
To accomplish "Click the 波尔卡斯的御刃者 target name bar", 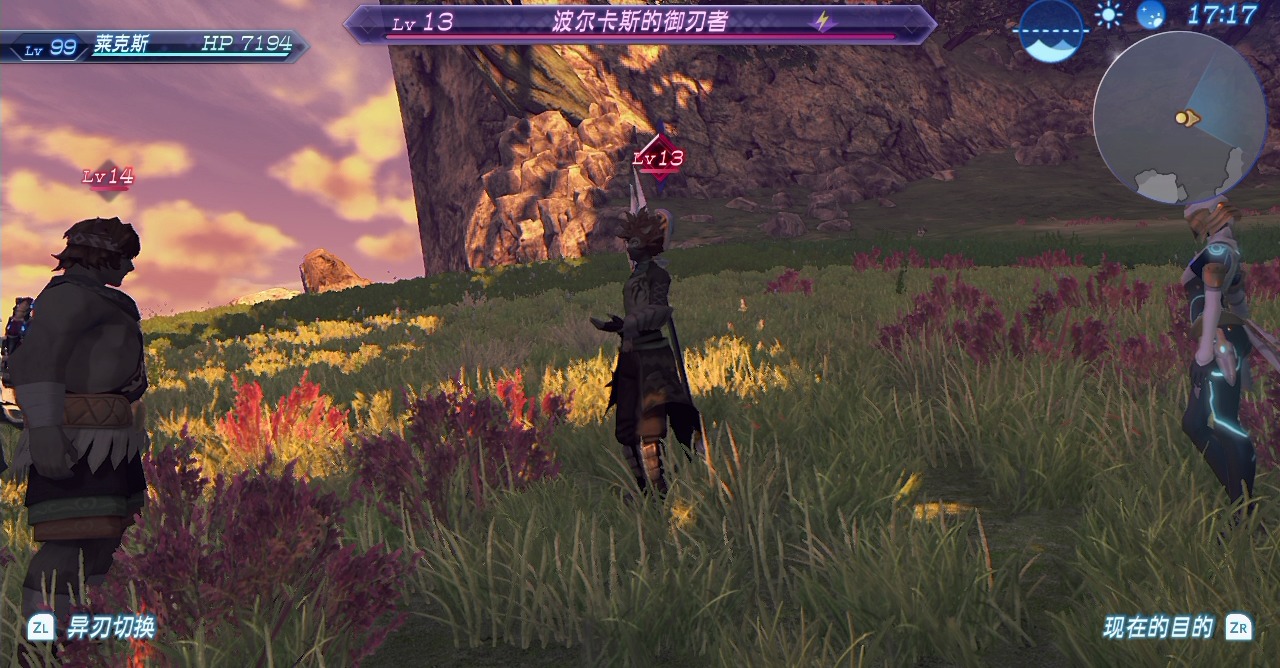I will pos(640,23).
